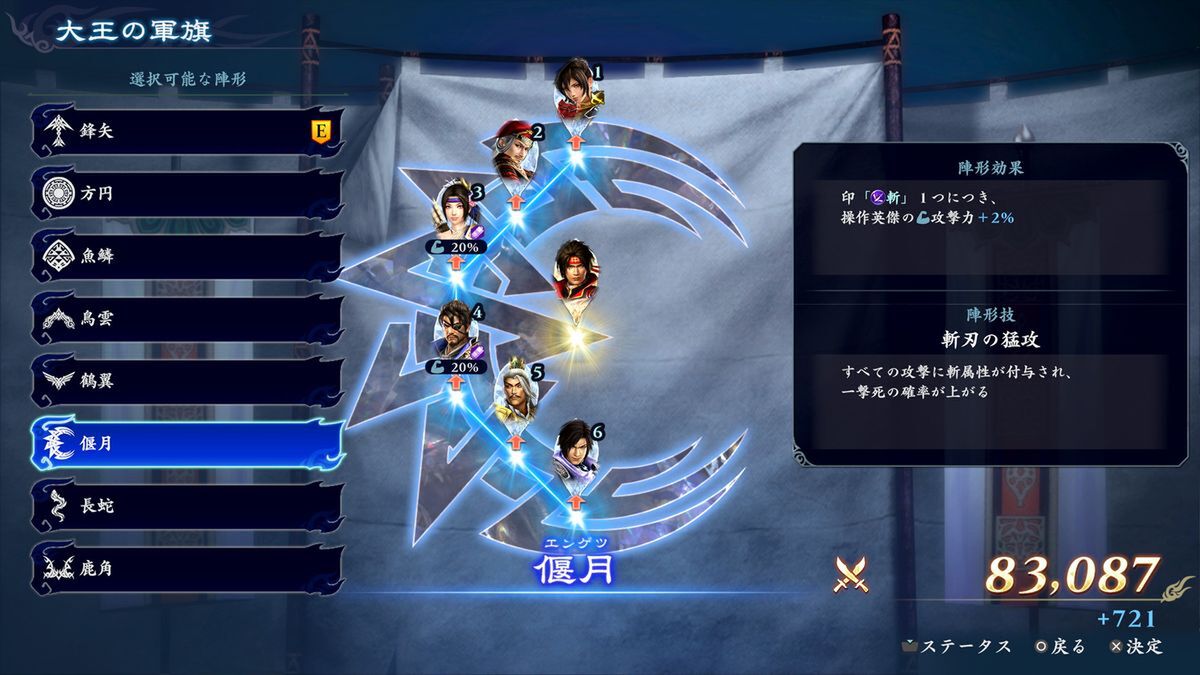This screenshot has width=1200, height=675.
Task: Select the eyepatch hero in slot 4
Action: point(457,332)
